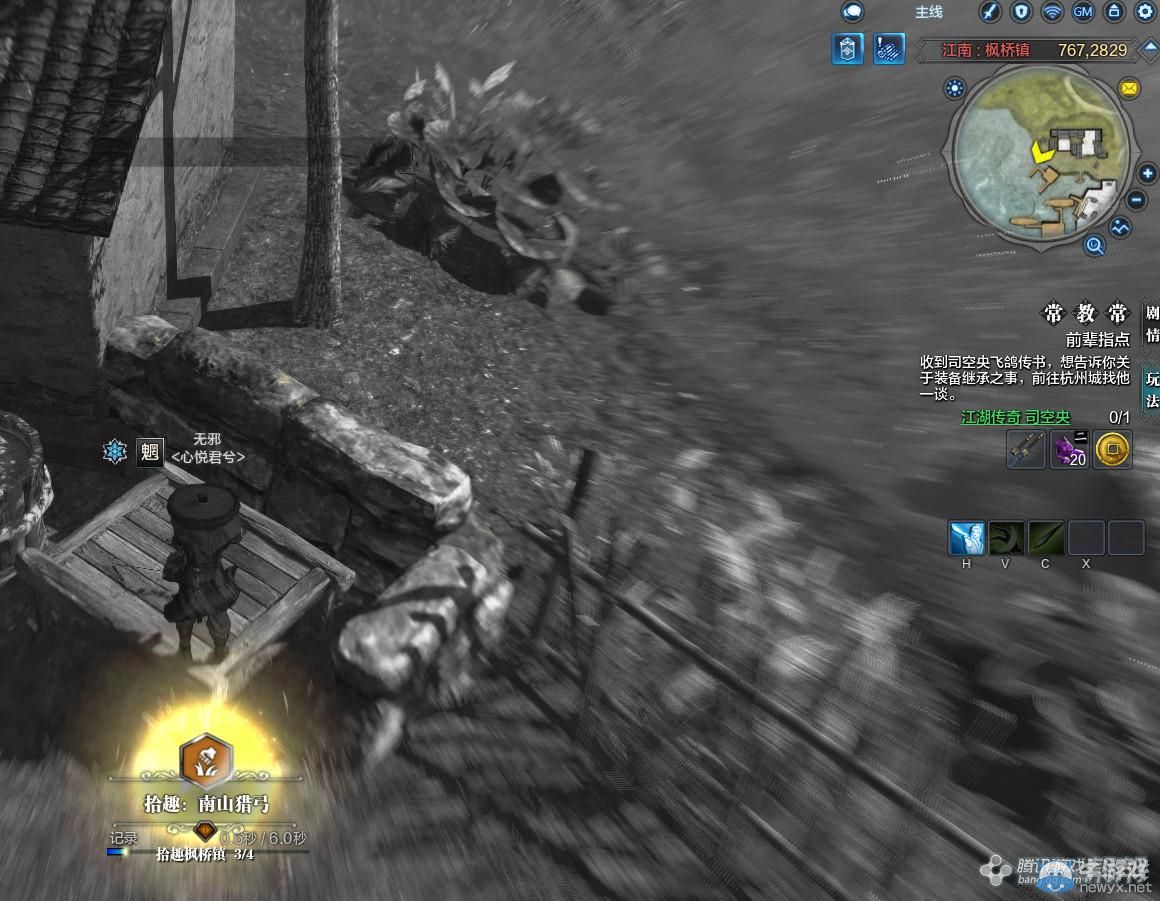Switch to the 剧情 quest tab
This screenshot has width=1160, height=901.
1152,323
